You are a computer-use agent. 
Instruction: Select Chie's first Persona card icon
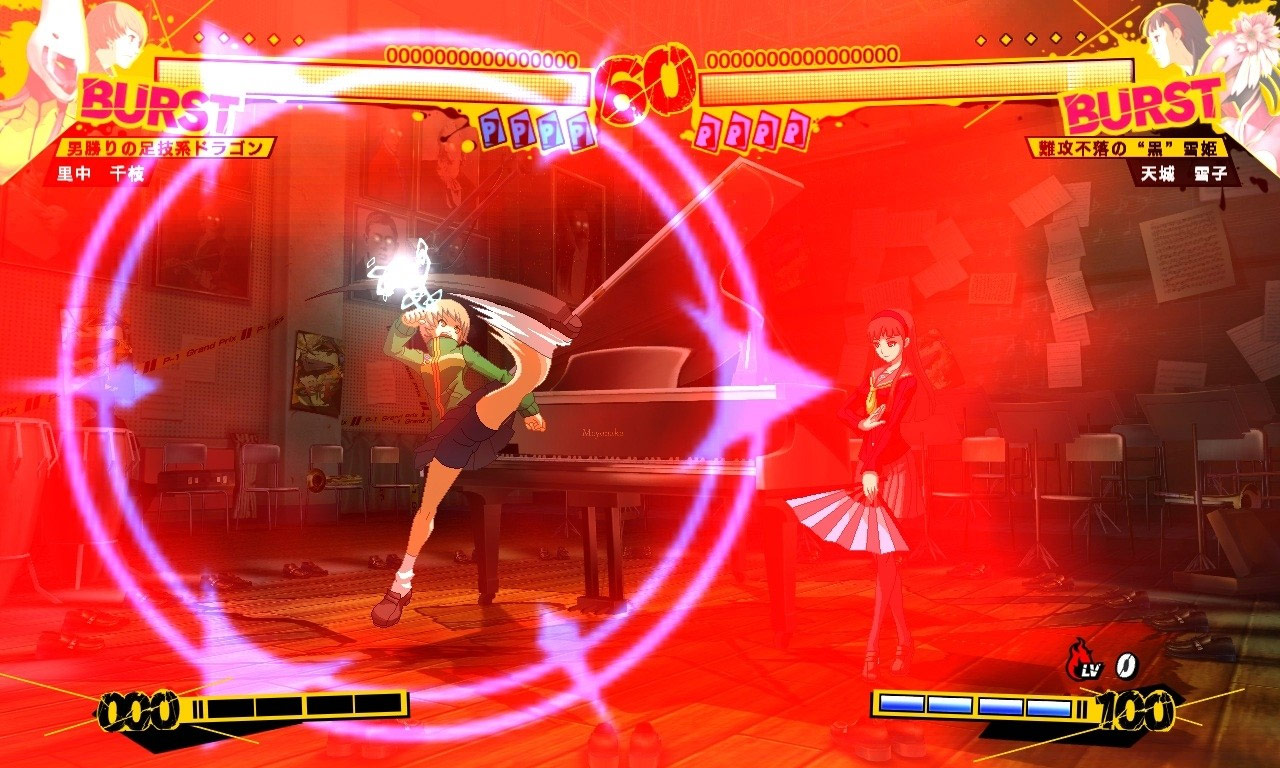click(491, 128)
